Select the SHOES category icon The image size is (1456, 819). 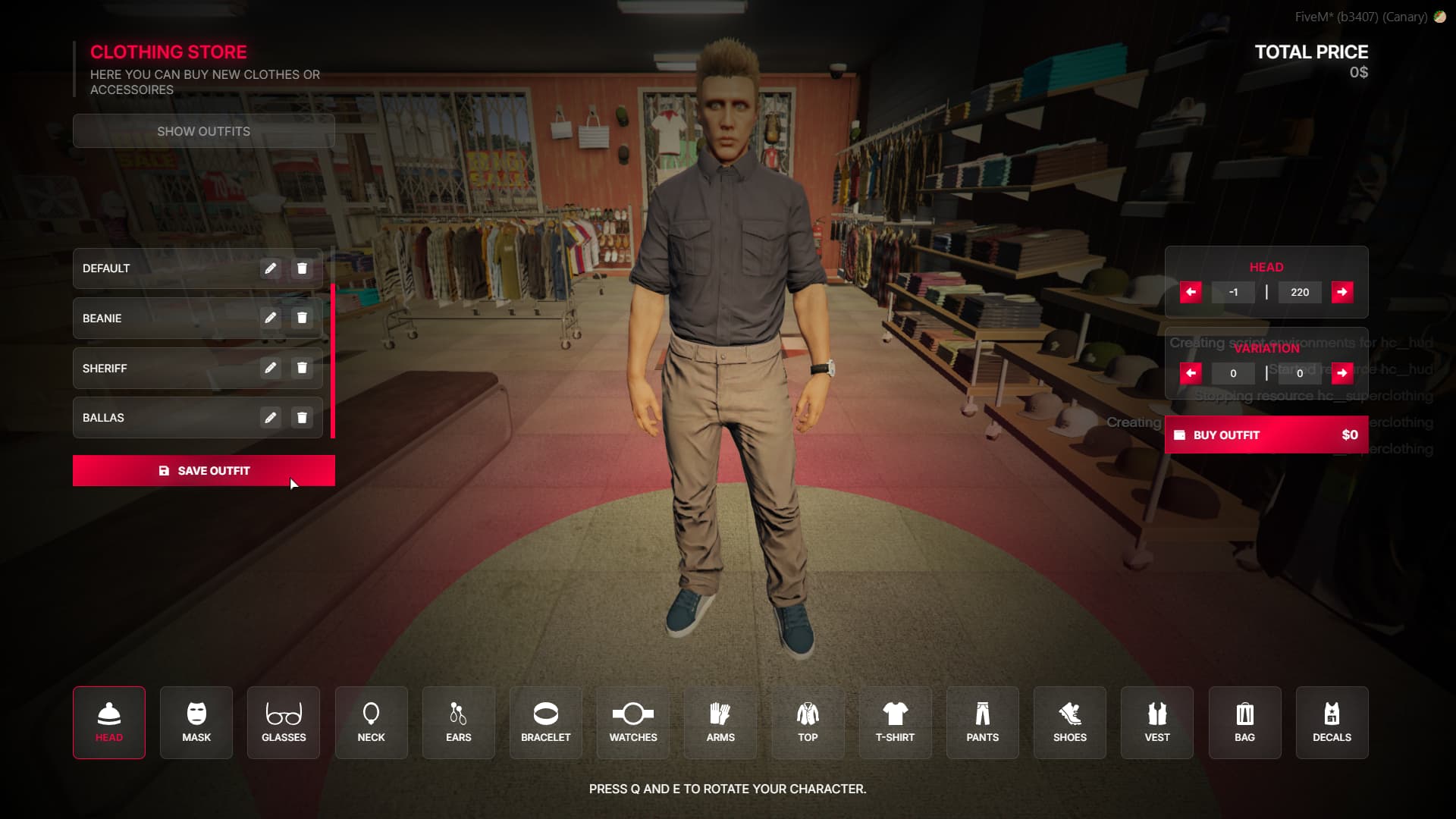click(1069, 722)
